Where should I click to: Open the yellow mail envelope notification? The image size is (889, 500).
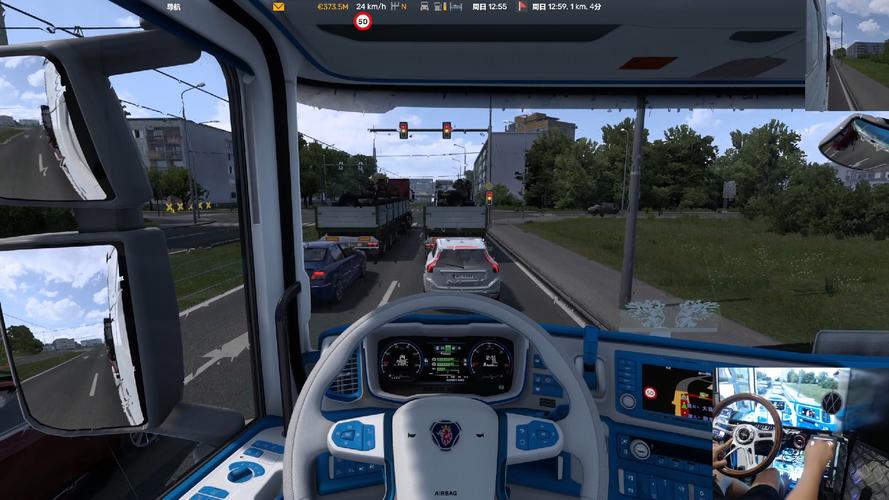click(x=278, y=6)
